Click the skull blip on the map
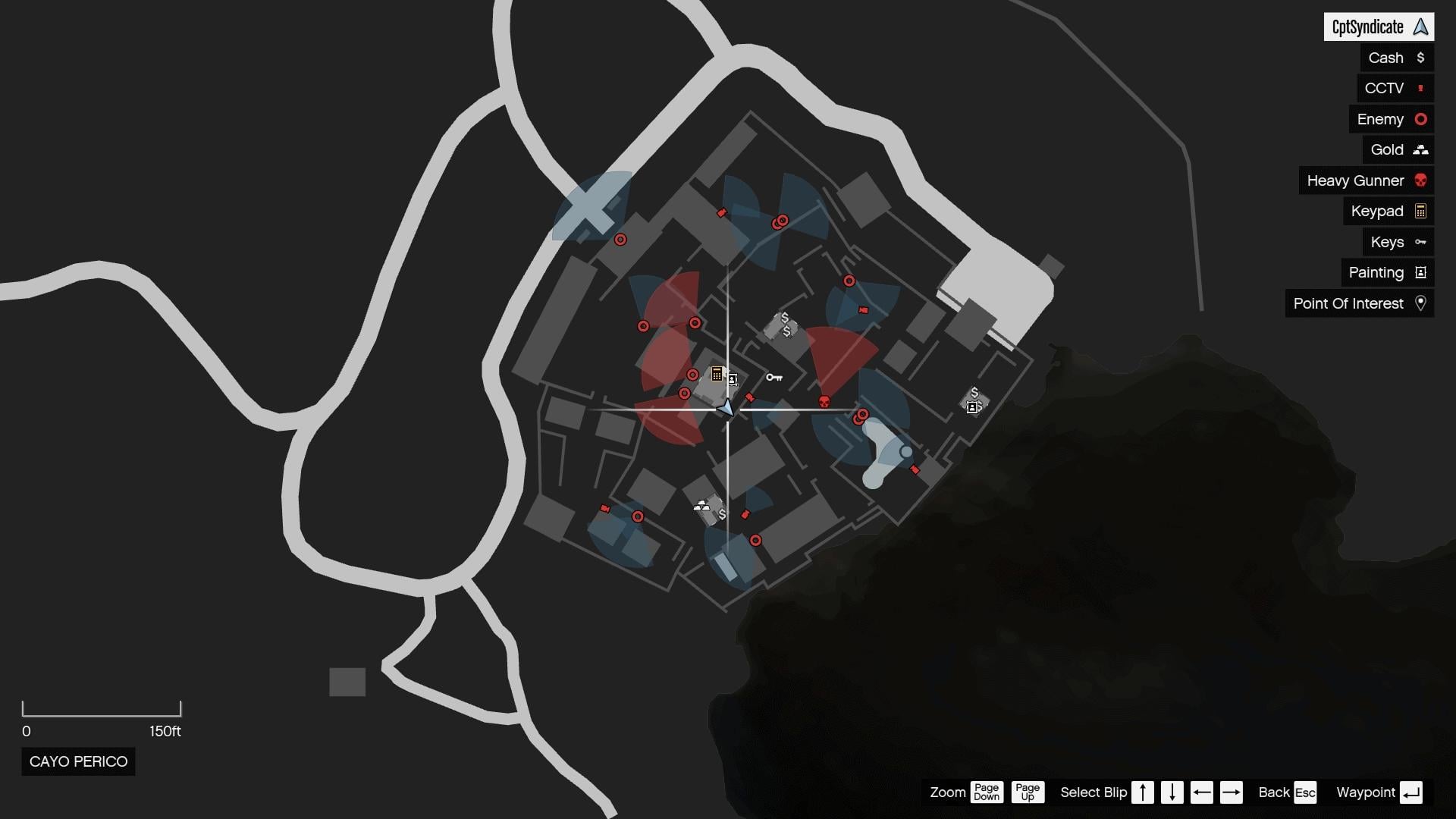The height and width of the screenshot is (819, 1456). point(824,400)
